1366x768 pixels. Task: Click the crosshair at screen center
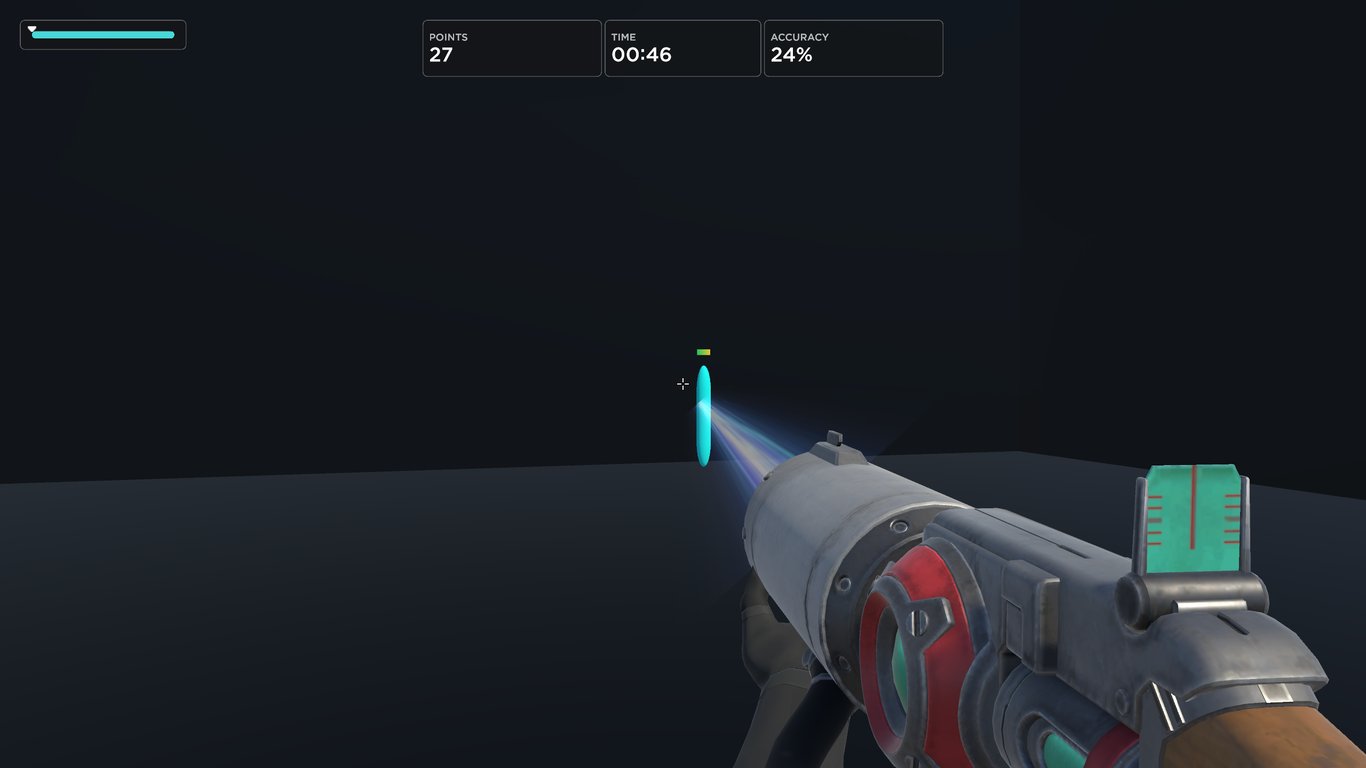[683, 384]
